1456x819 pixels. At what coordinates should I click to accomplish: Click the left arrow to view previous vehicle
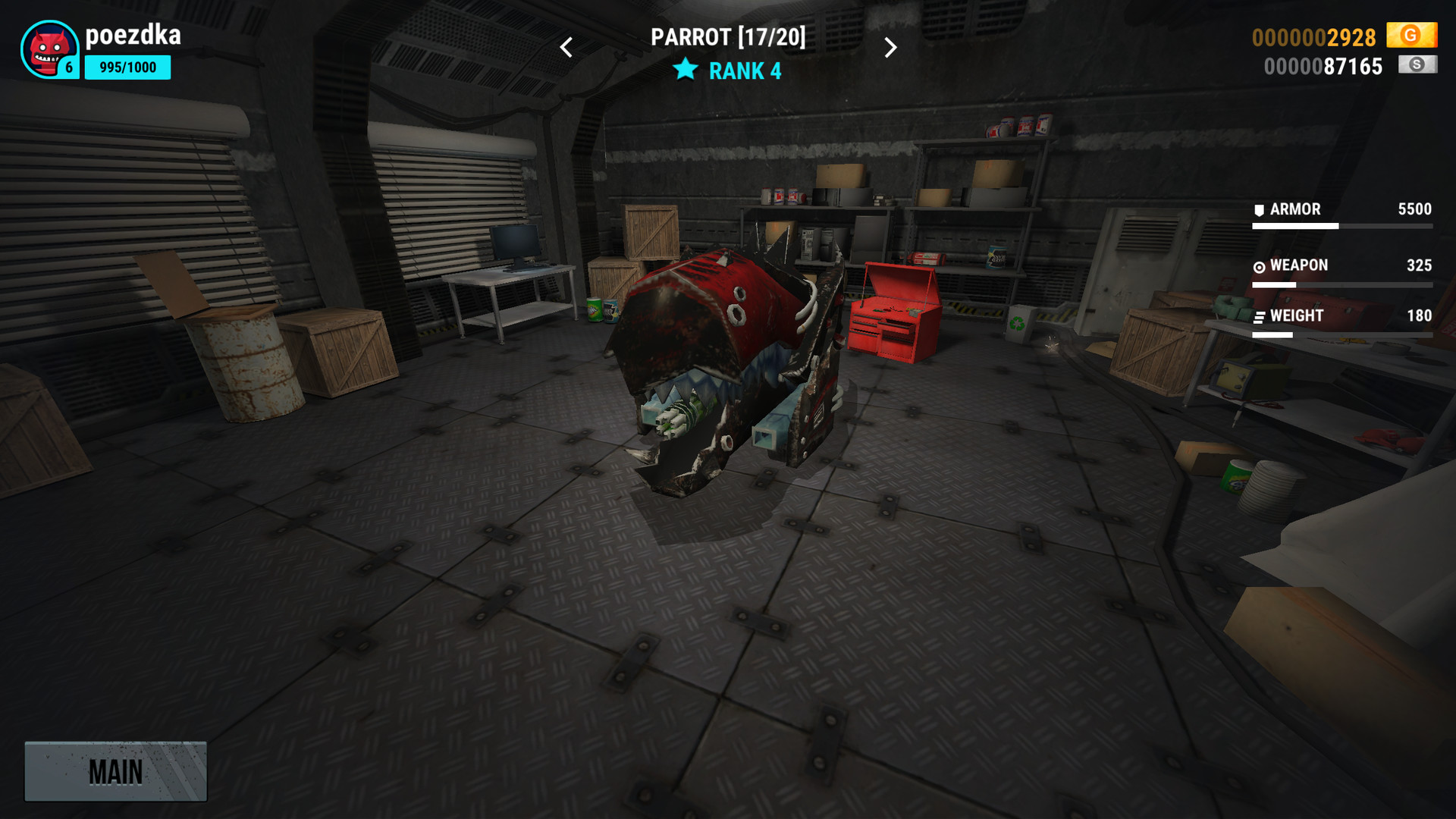point(565,47)
